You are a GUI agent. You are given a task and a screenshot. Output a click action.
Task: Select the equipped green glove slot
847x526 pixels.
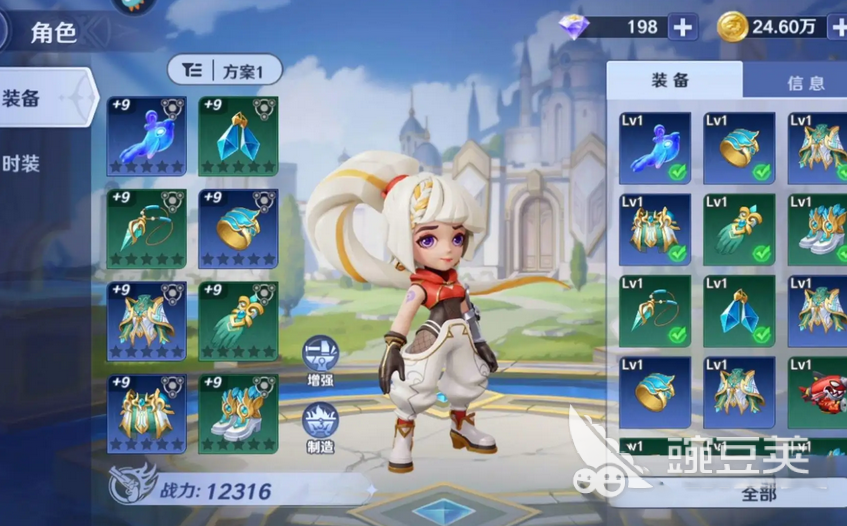click(238, 320)
